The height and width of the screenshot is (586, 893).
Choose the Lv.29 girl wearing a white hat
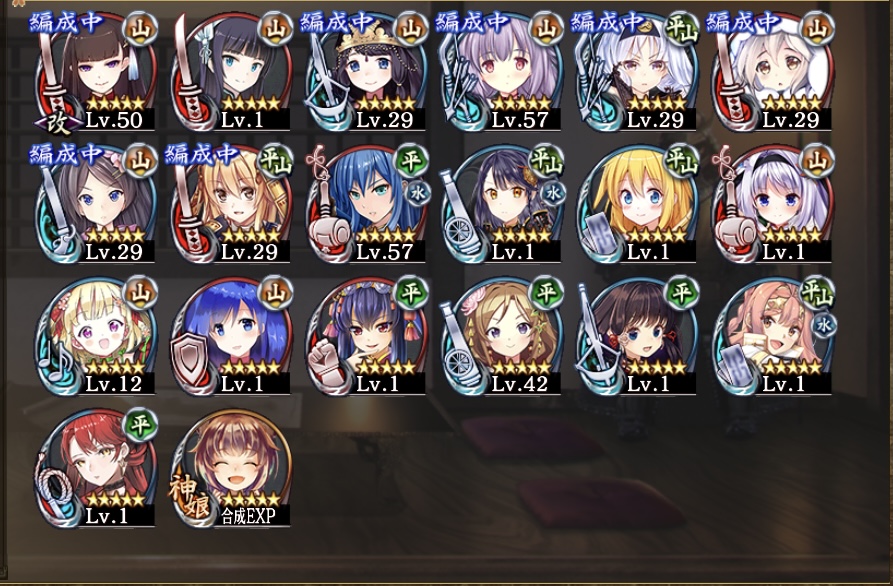(773, 72)
